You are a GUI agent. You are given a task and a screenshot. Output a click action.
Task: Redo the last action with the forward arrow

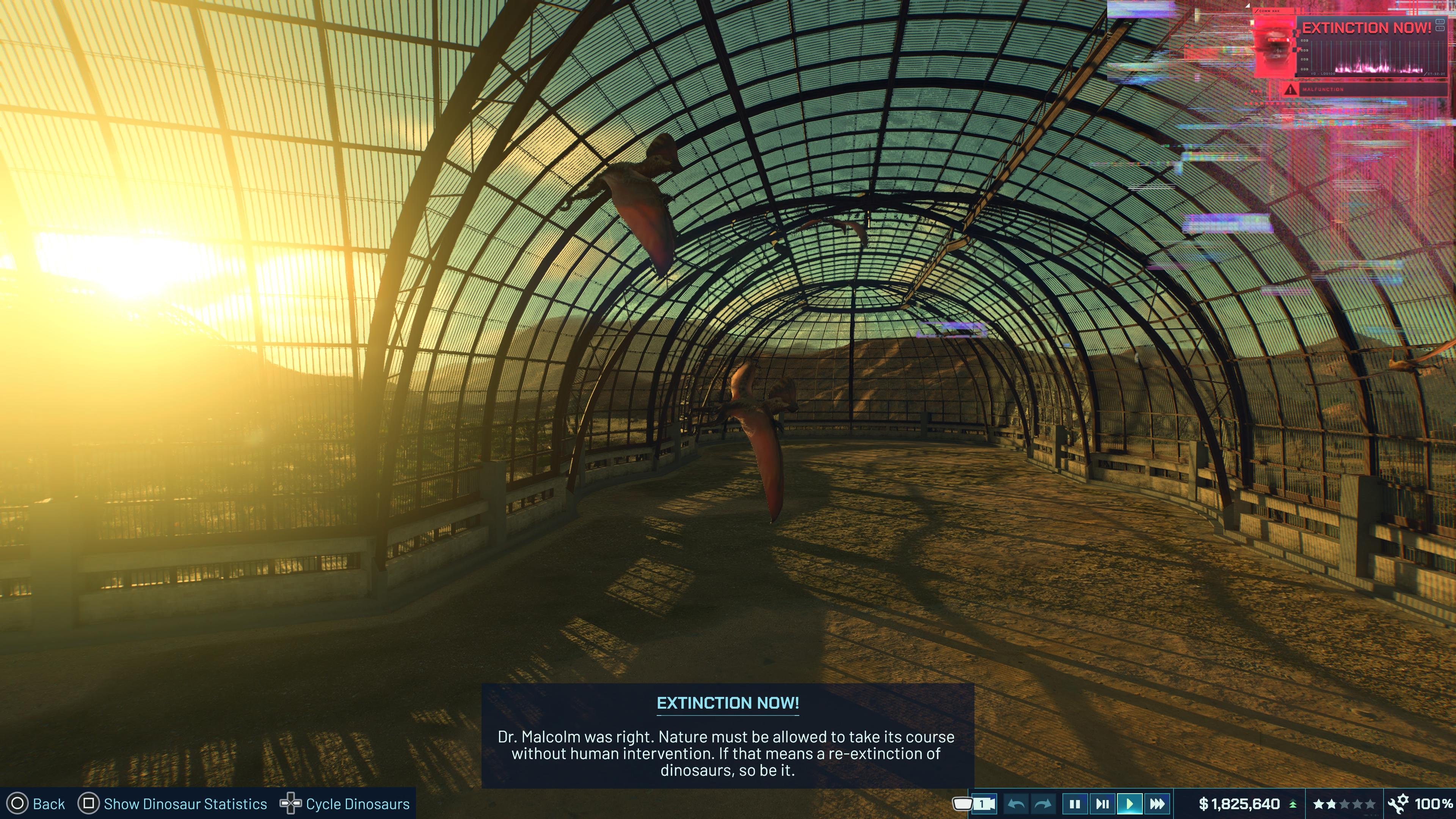coord(1043,803)
